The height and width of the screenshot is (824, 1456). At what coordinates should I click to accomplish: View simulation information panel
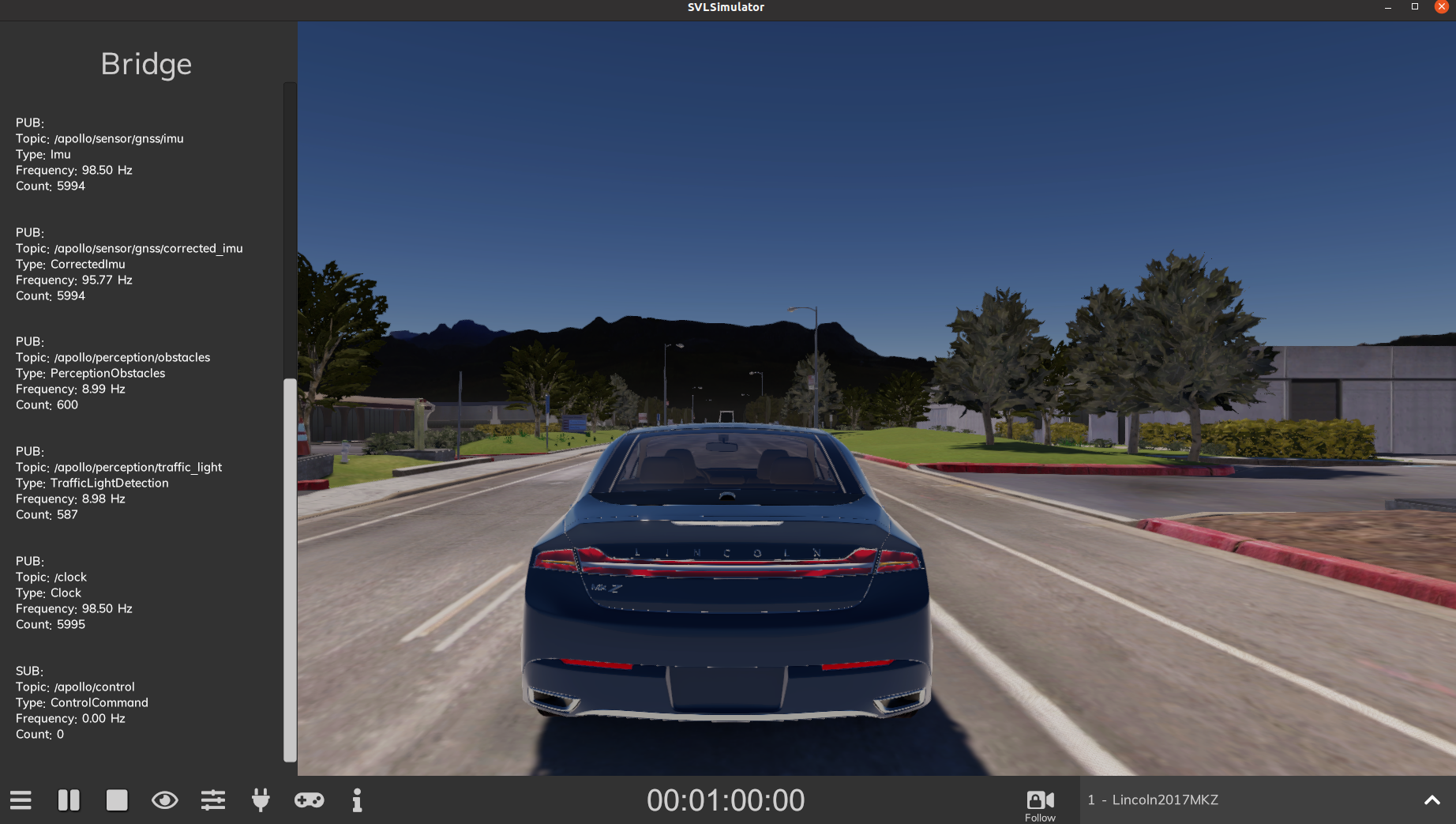click(357, 800)
